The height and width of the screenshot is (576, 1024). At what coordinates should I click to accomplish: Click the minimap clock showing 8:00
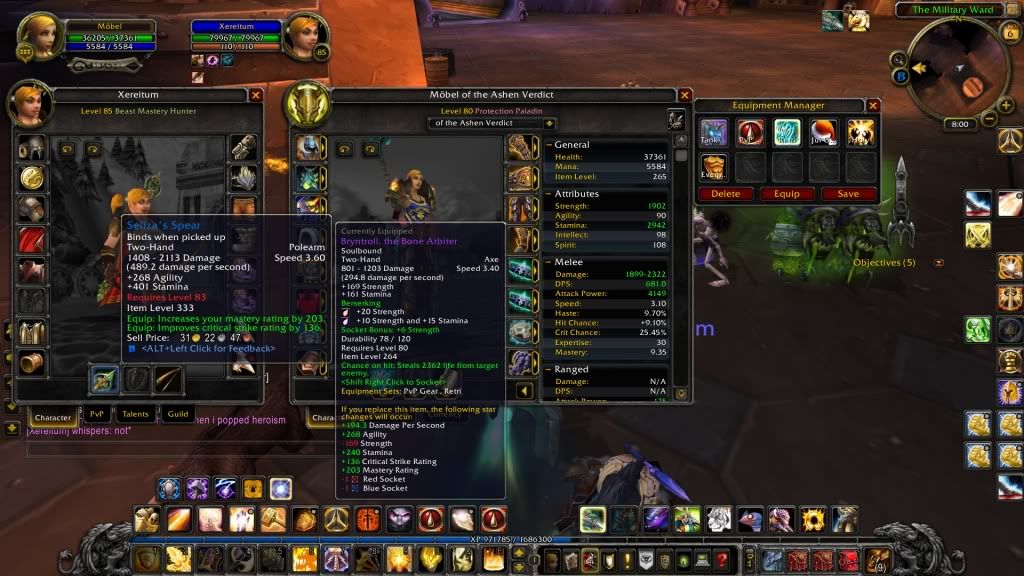(959, 124)
